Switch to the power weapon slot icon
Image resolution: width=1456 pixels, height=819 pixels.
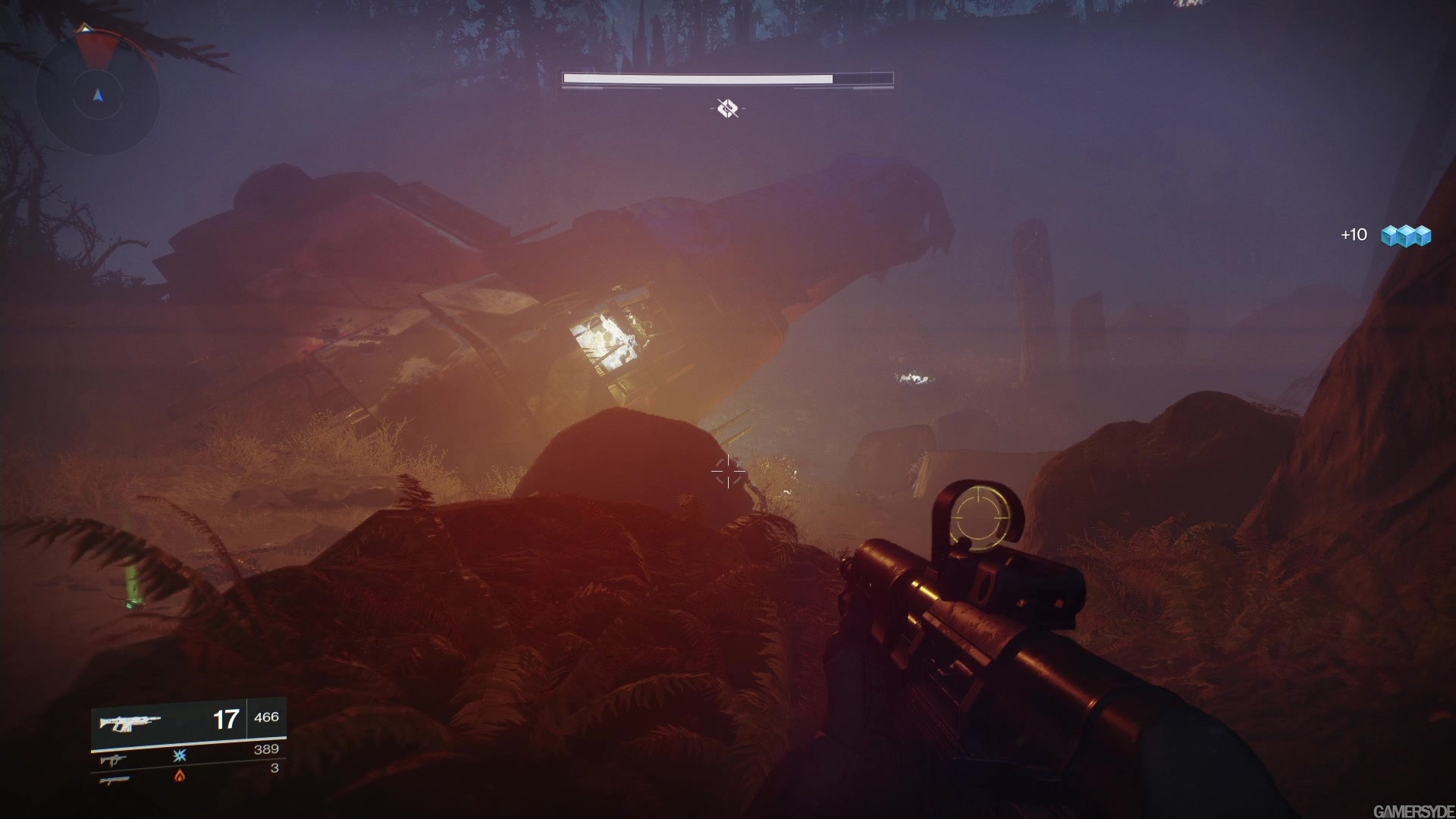(114, 780)
